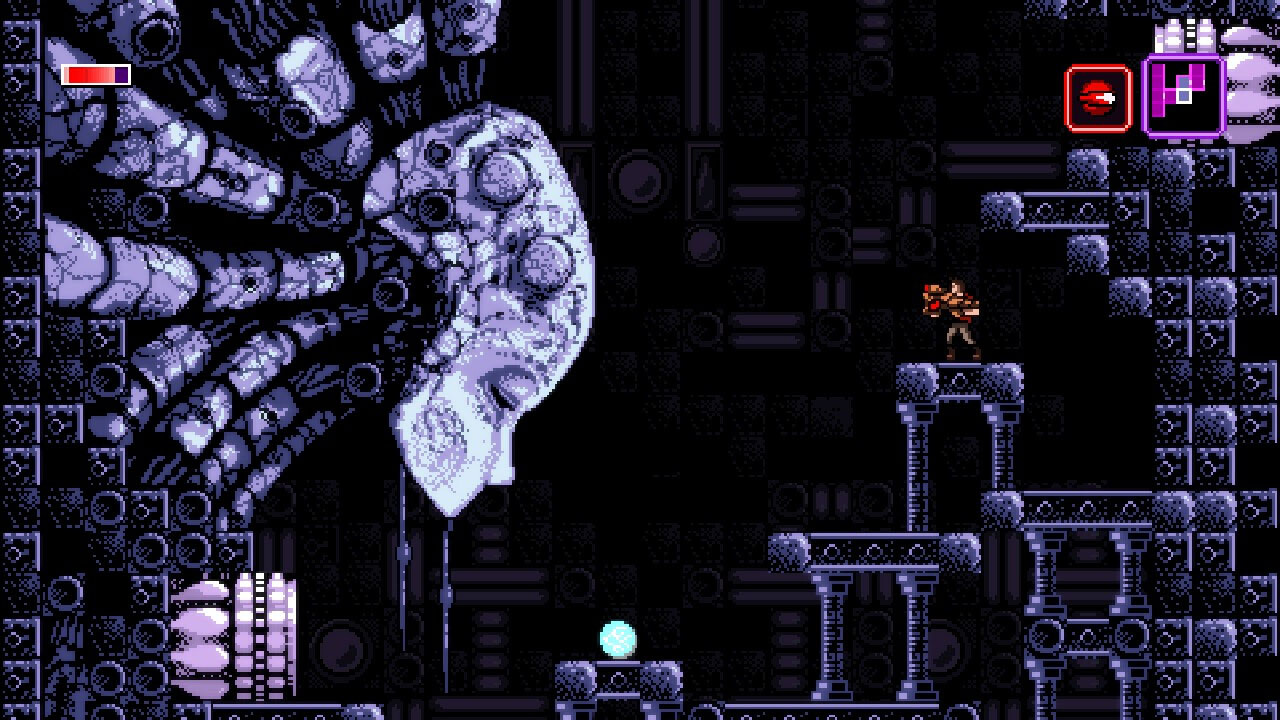Click the purple segment of the health bar
This screenshot has height=720, width=1280.
click(x=120, y=74)
